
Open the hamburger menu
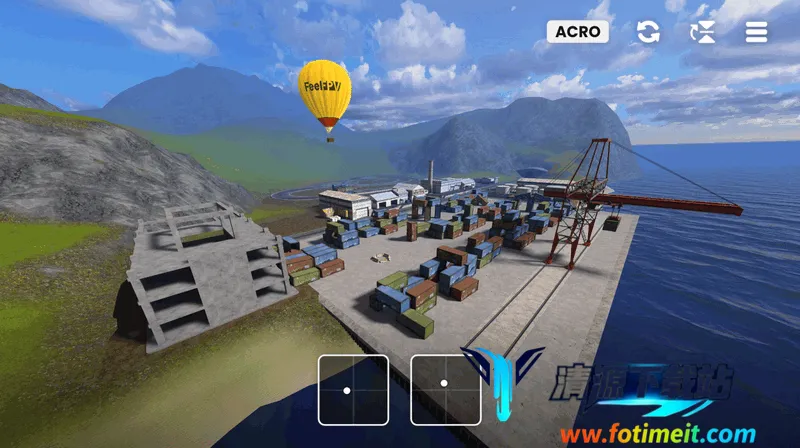[756, 32]
